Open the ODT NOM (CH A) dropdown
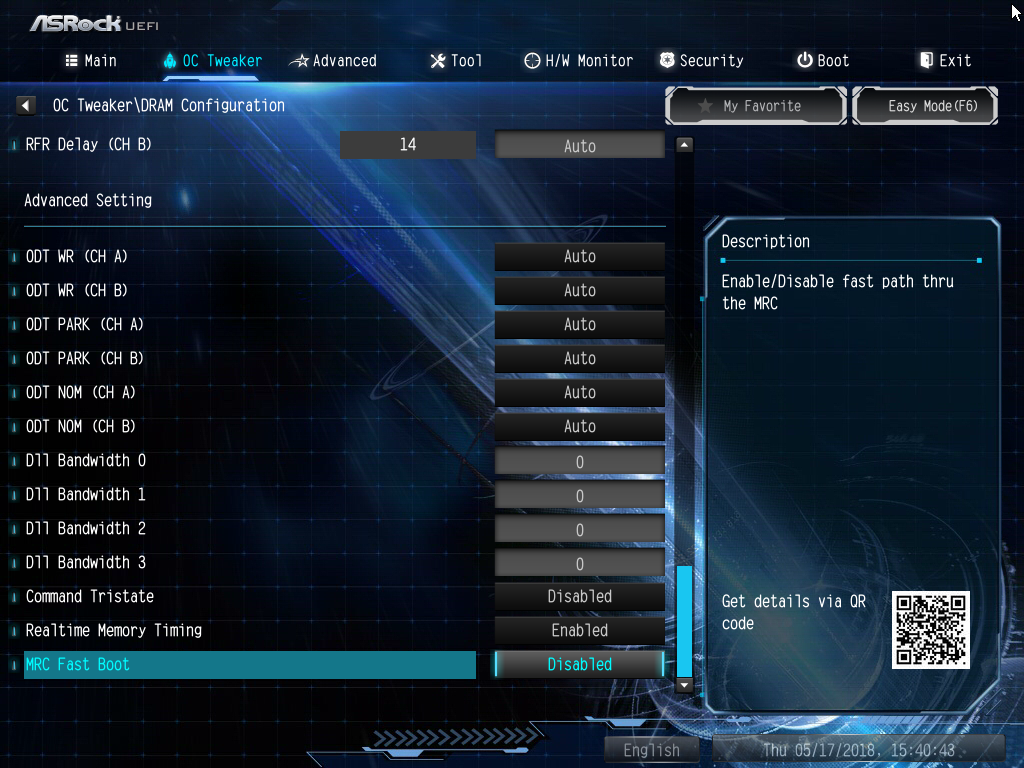Screen dimensions: 1024x768 click(580, 393)
